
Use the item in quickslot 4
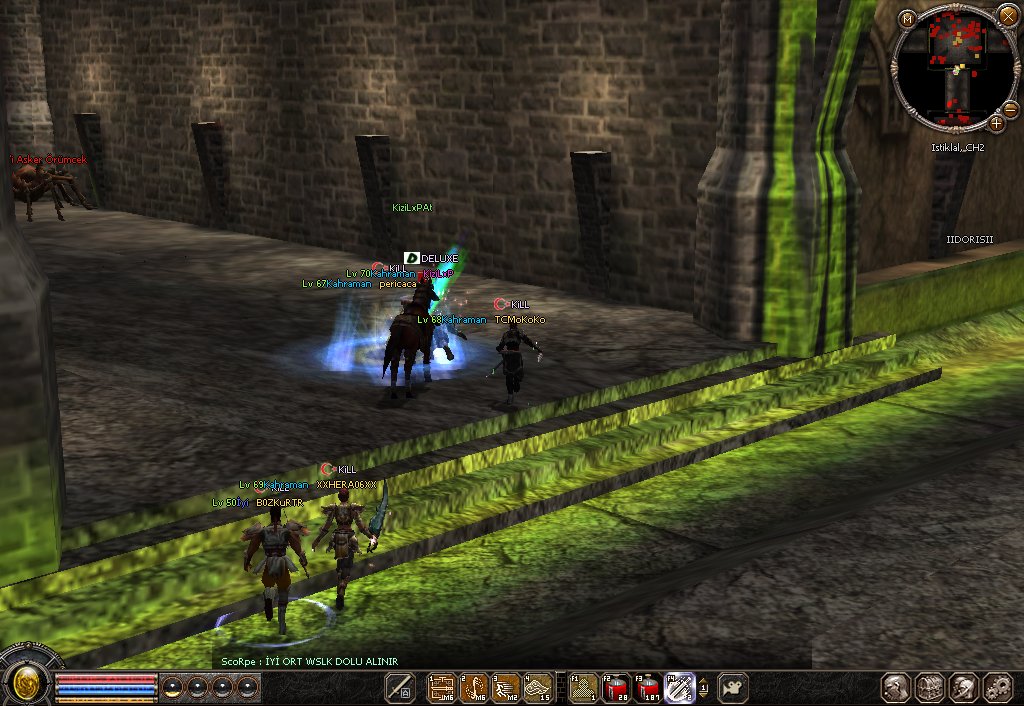click(538, 687)
